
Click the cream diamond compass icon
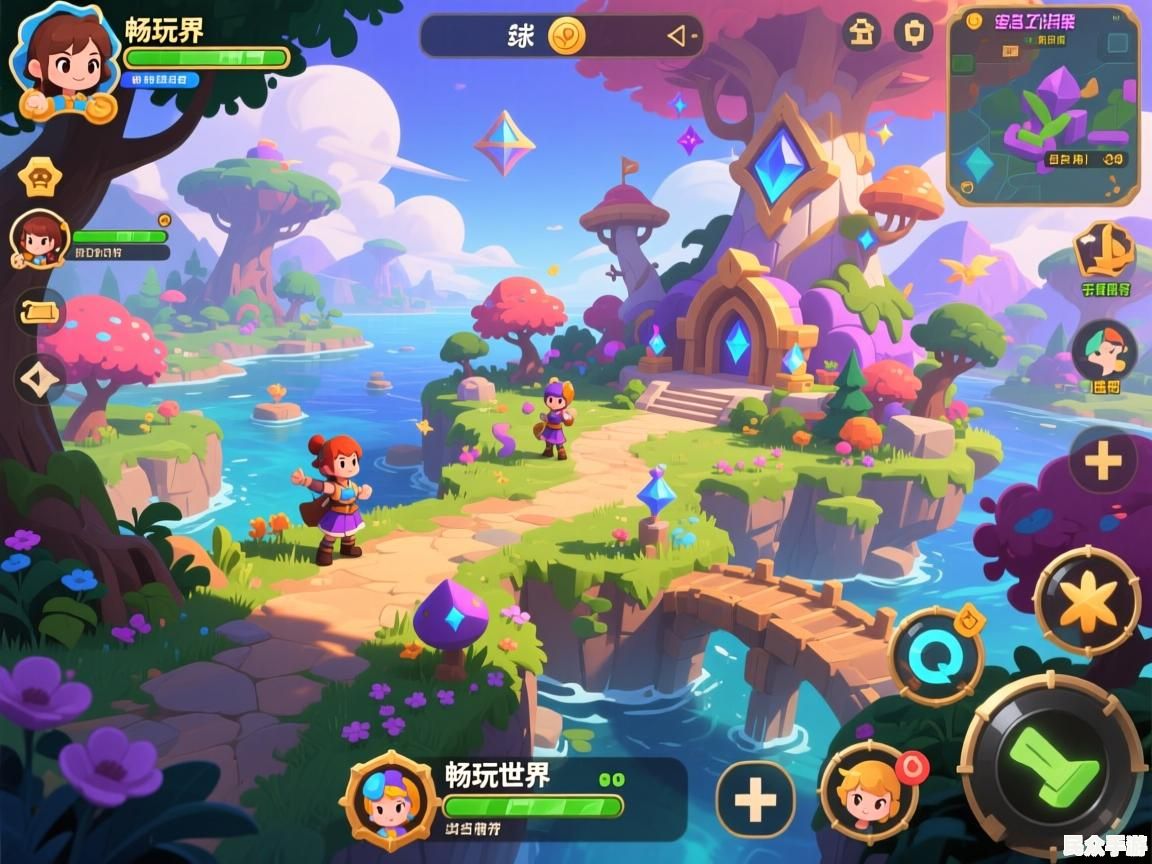(40, 379)
